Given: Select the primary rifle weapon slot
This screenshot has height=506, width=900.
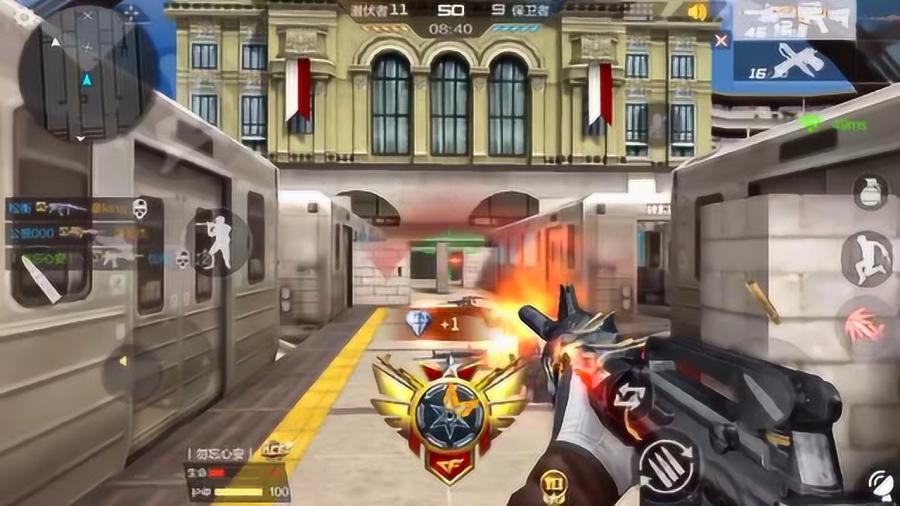Looking at the screenshot, I should tap(795, 20).
